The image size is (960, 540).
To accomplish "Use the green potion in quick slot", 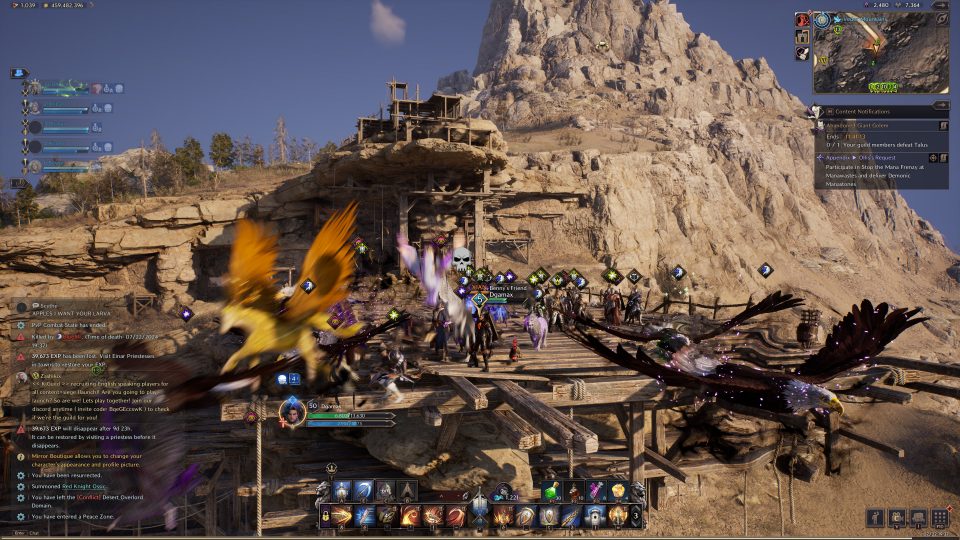I will (x=554, y=491).
